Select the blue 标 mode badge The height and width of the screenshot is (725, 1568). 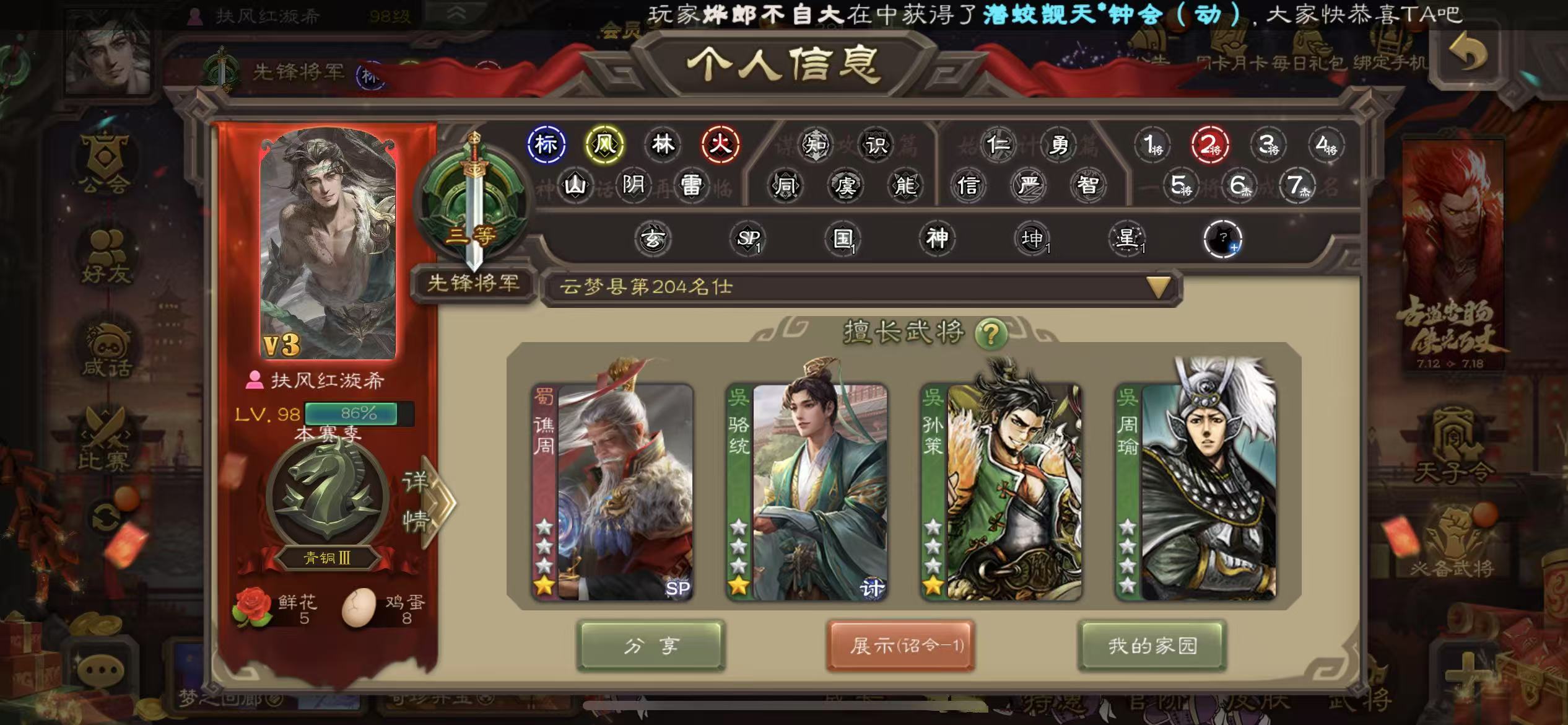point(546,145)
